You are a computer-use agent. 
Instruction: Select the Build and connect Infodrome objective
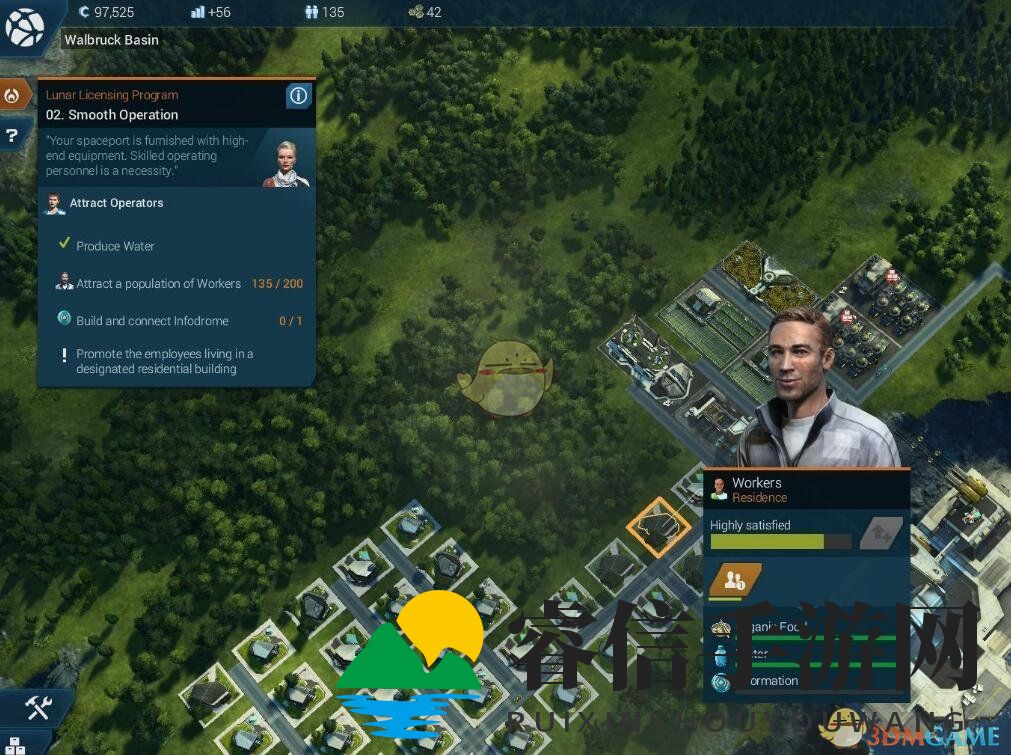point(152,321)
